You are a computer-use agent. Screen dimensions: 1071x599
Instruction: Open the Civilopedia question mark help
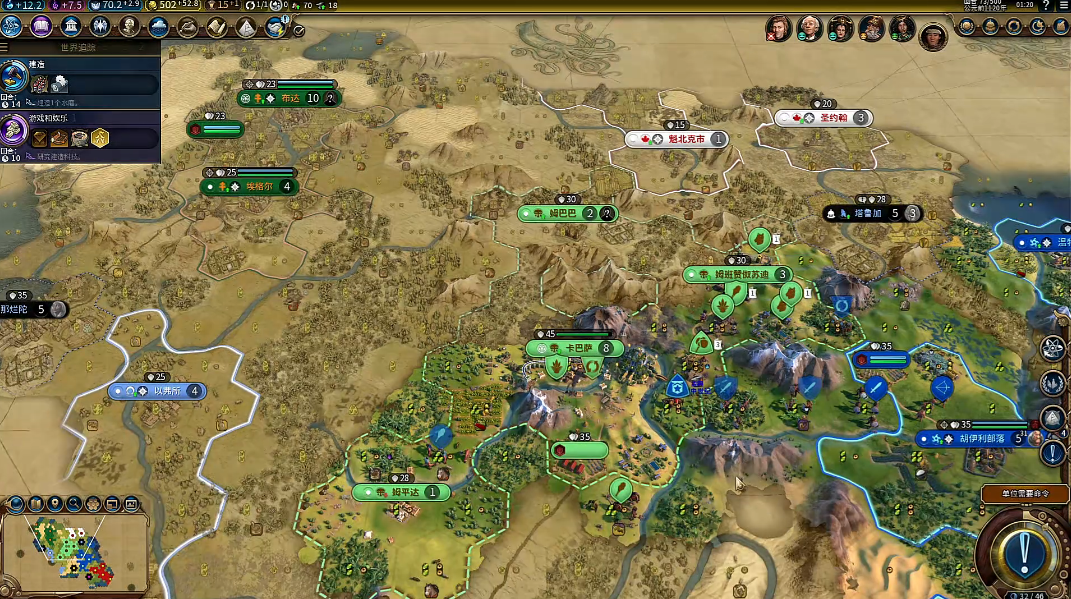pos(1044,5)
